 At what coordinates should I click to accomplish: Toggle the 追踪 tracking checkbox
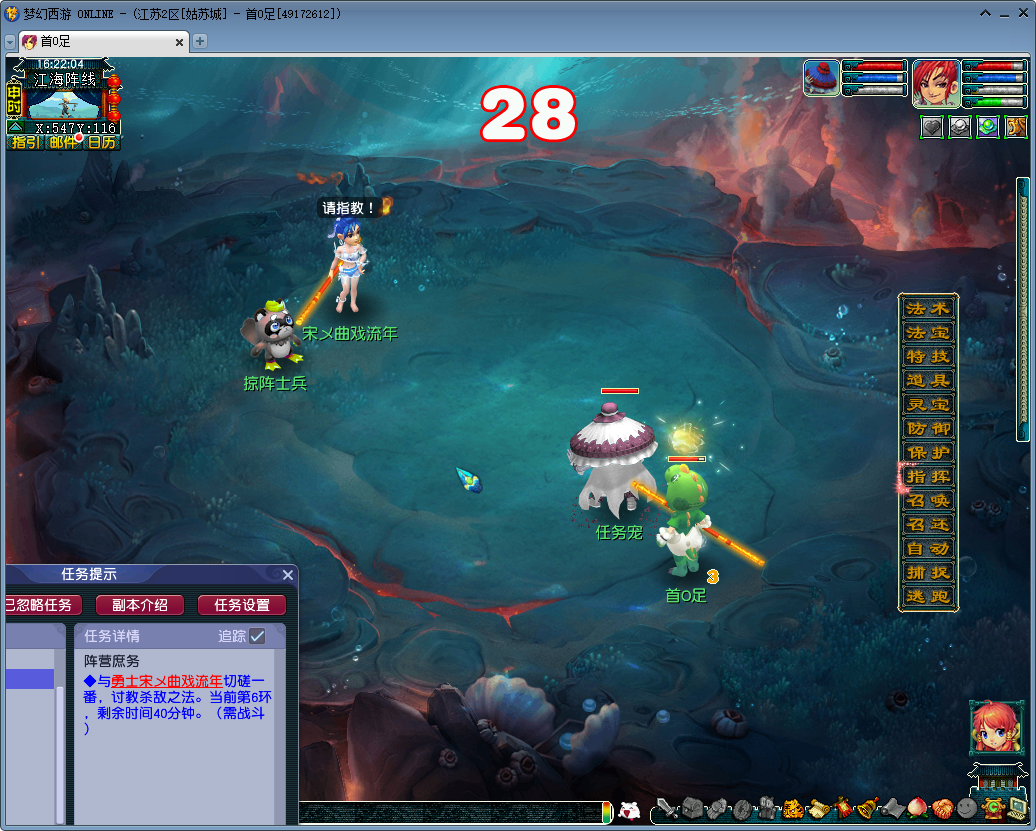[x=257, y=636]
